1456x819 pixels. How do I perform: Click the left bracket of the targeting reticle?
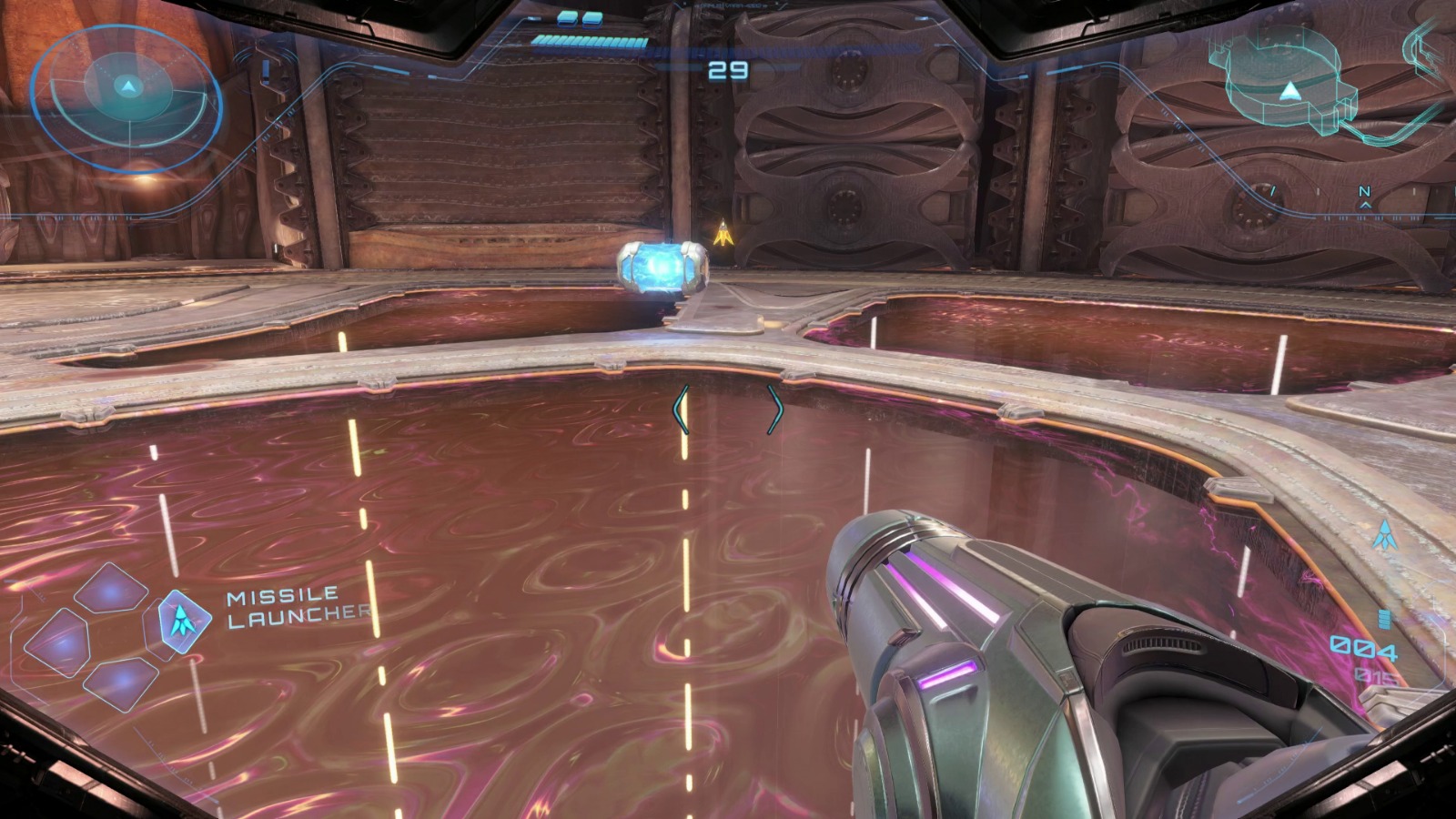(x=677, y=411)
